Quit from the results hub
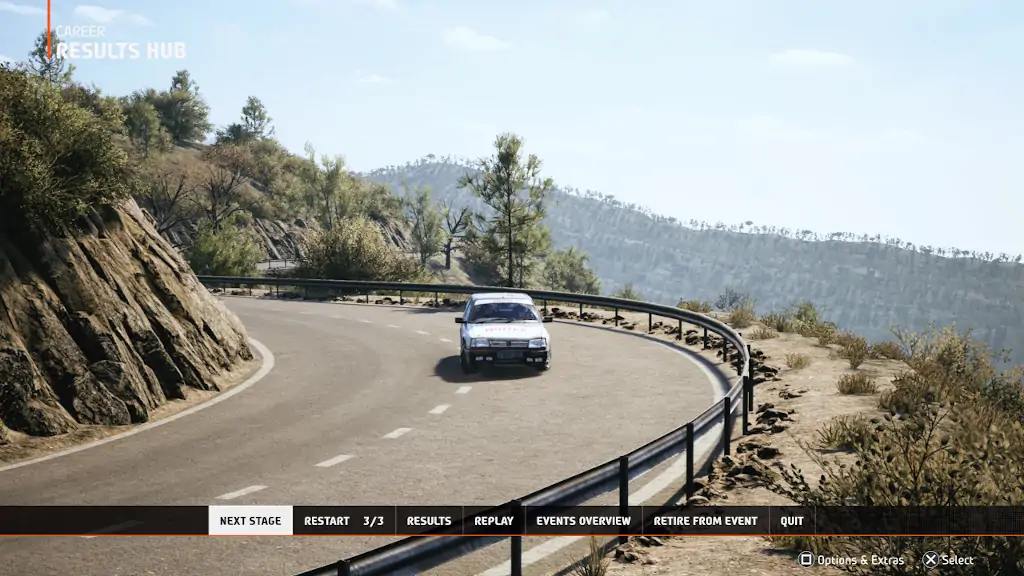 [x=792, y=521]
